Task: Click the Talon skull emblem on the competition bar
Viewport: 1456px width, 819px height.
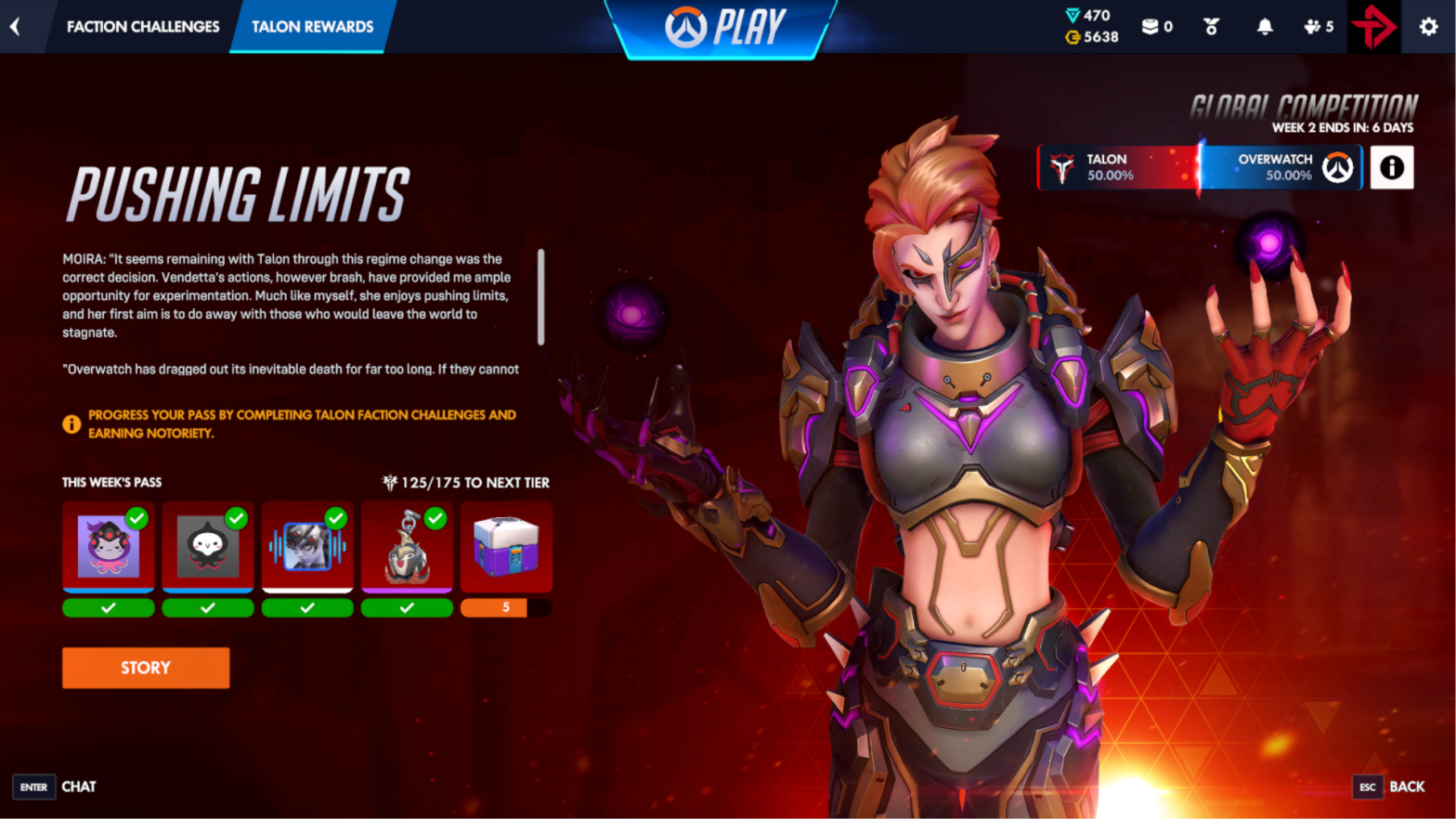Action: click(1063, 167)
